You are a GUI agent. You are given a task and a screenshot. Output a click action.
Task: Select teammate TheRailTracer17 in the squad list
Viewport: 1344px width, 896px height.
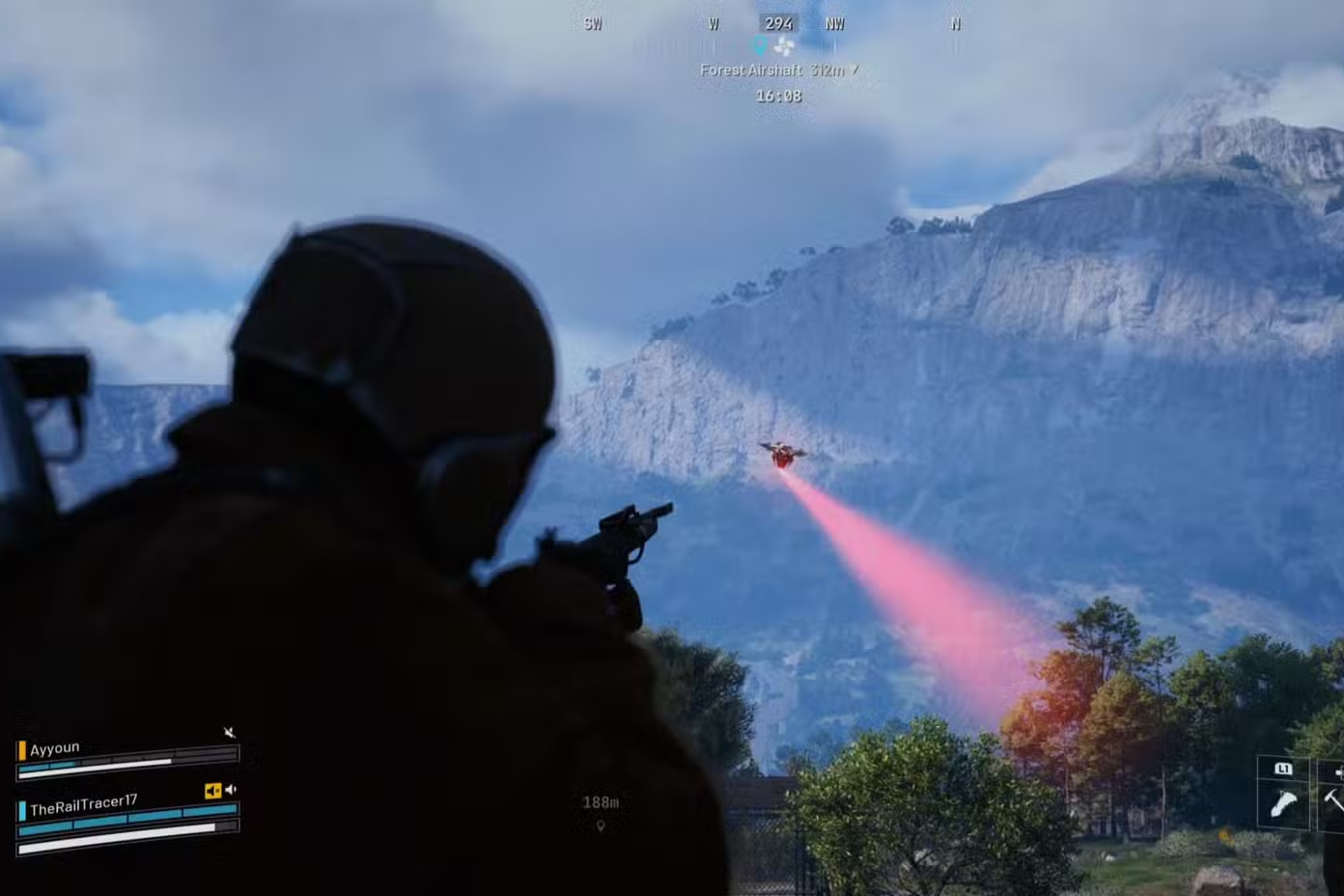coord(83,805)
